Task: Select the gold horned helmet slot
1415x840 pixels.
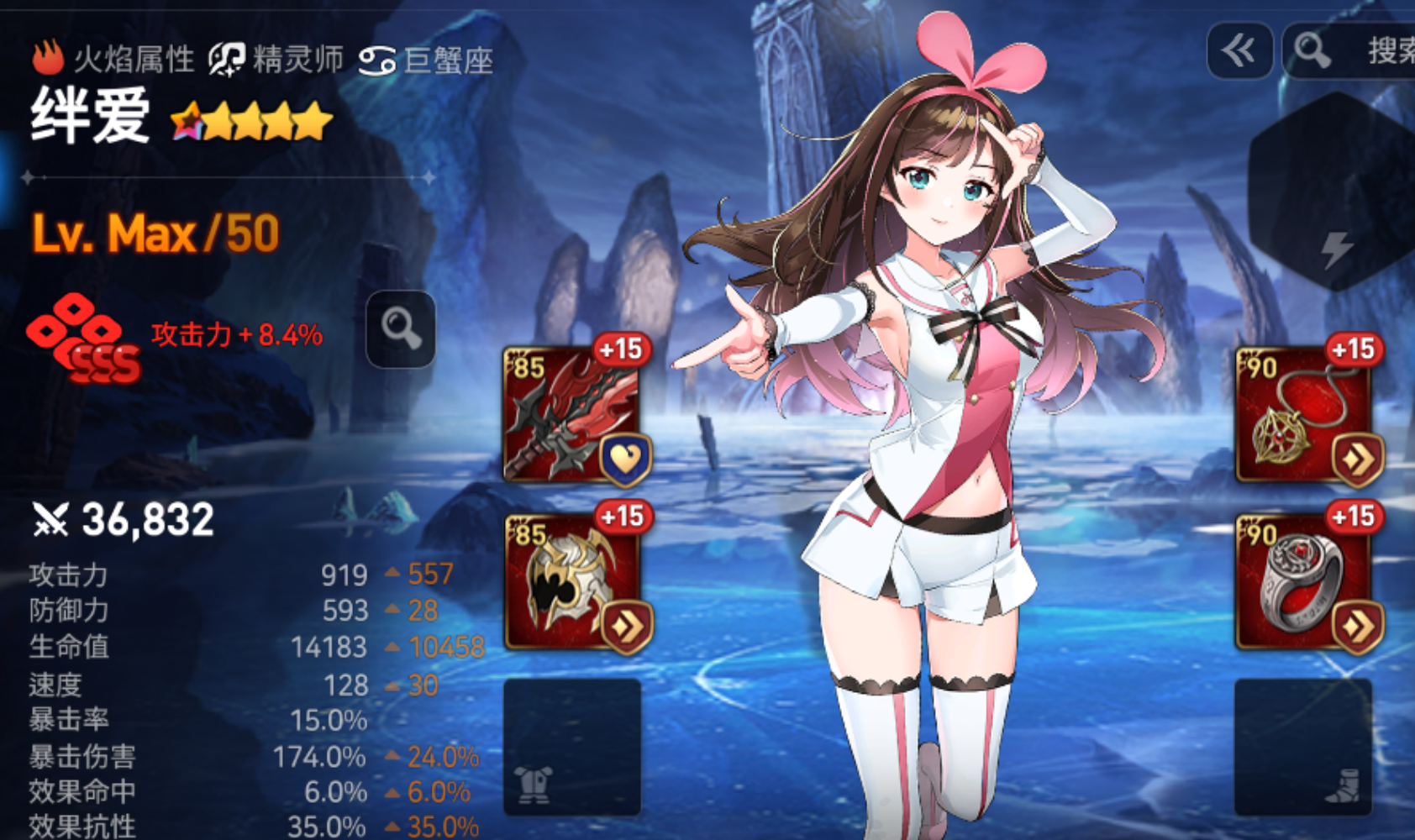Action: point(572,581)
